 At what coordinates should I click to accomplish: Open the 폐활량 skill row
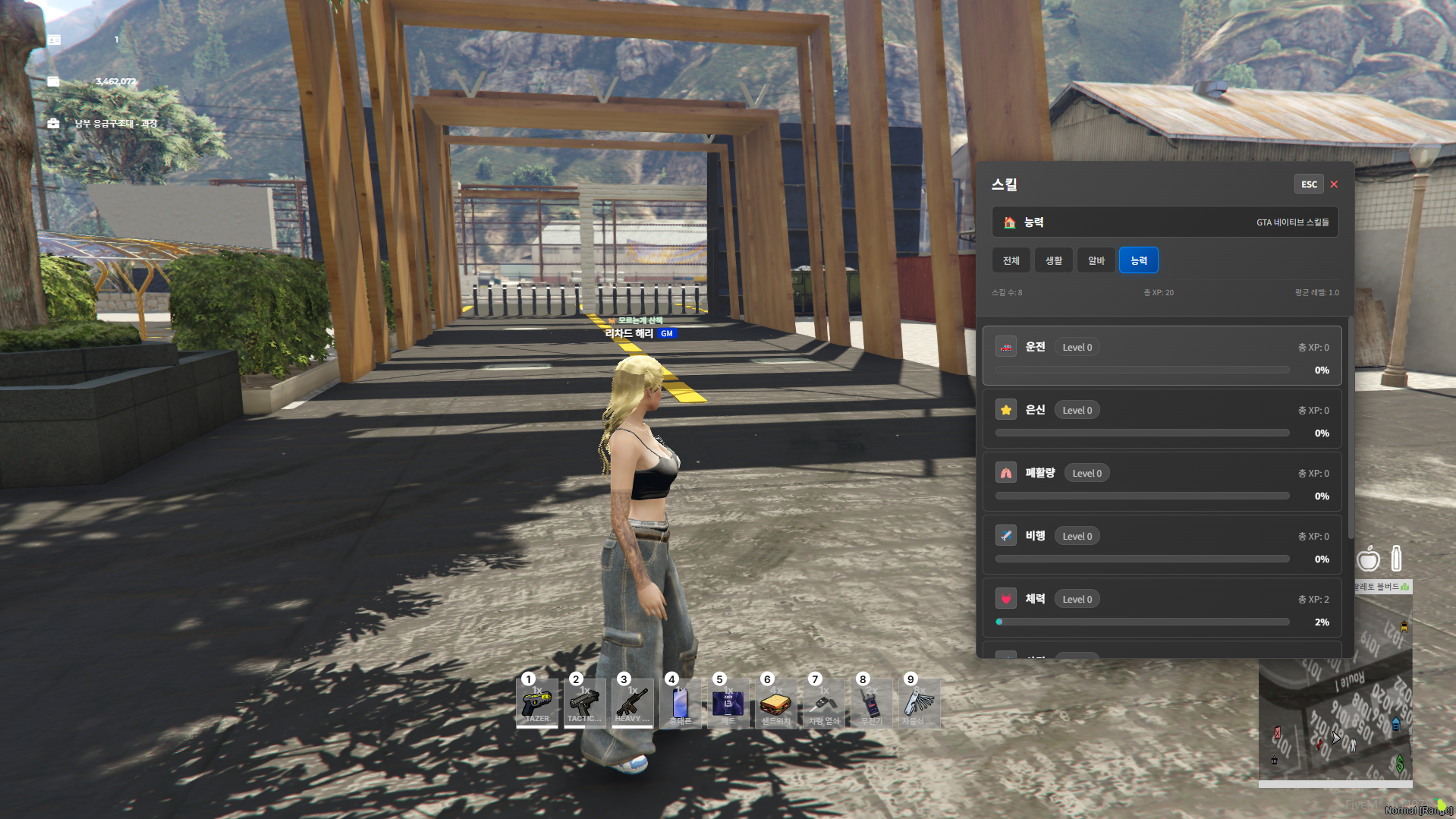(1161, 483)
